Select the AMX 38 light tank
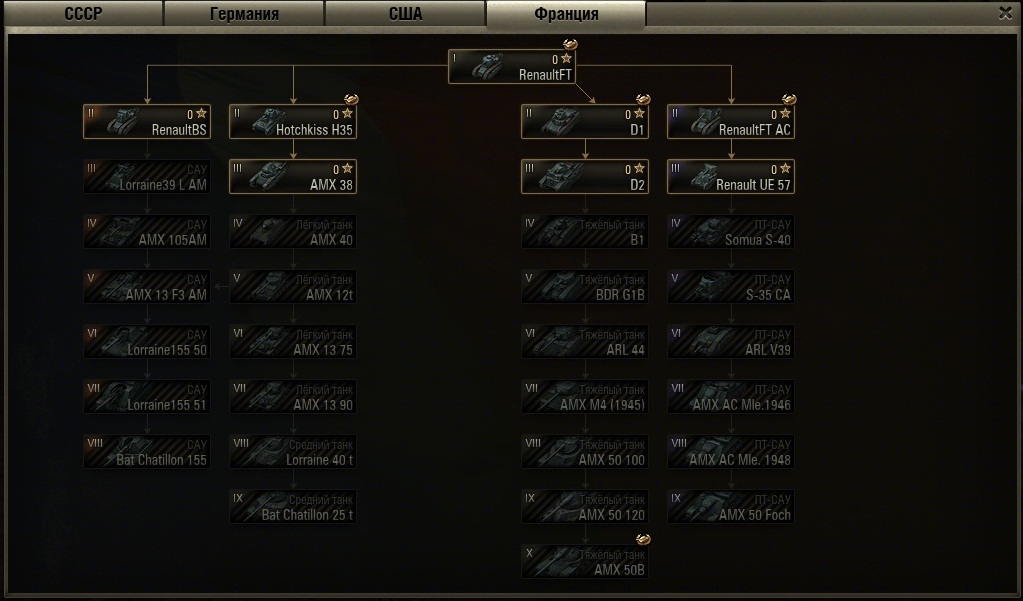1023x601 pixels. (x=293, y=177)
